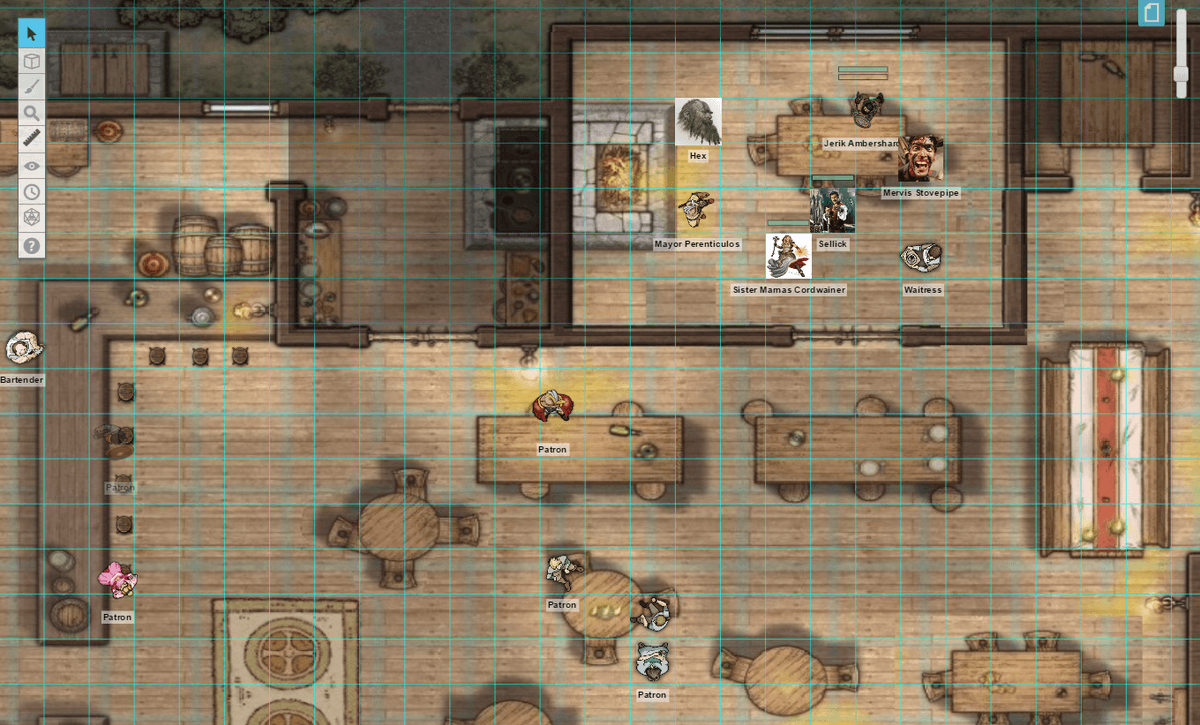Select the arrow pointer tool
Screen dimensions: 1200x725
pos(32,34)
